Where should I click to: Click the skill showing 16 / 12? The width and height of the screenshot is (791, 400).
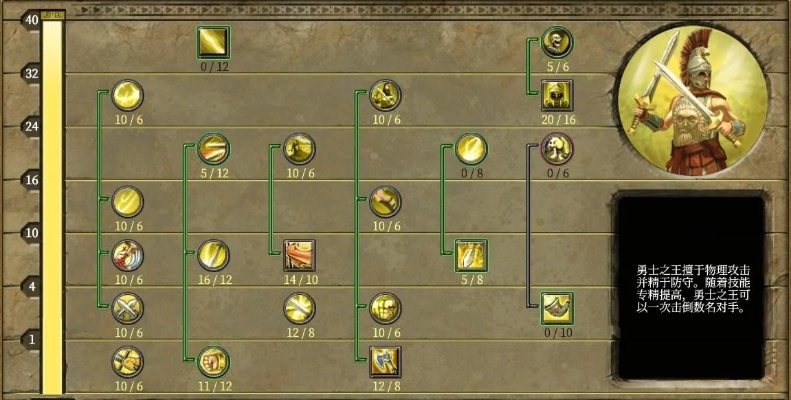tap(213, 255)
